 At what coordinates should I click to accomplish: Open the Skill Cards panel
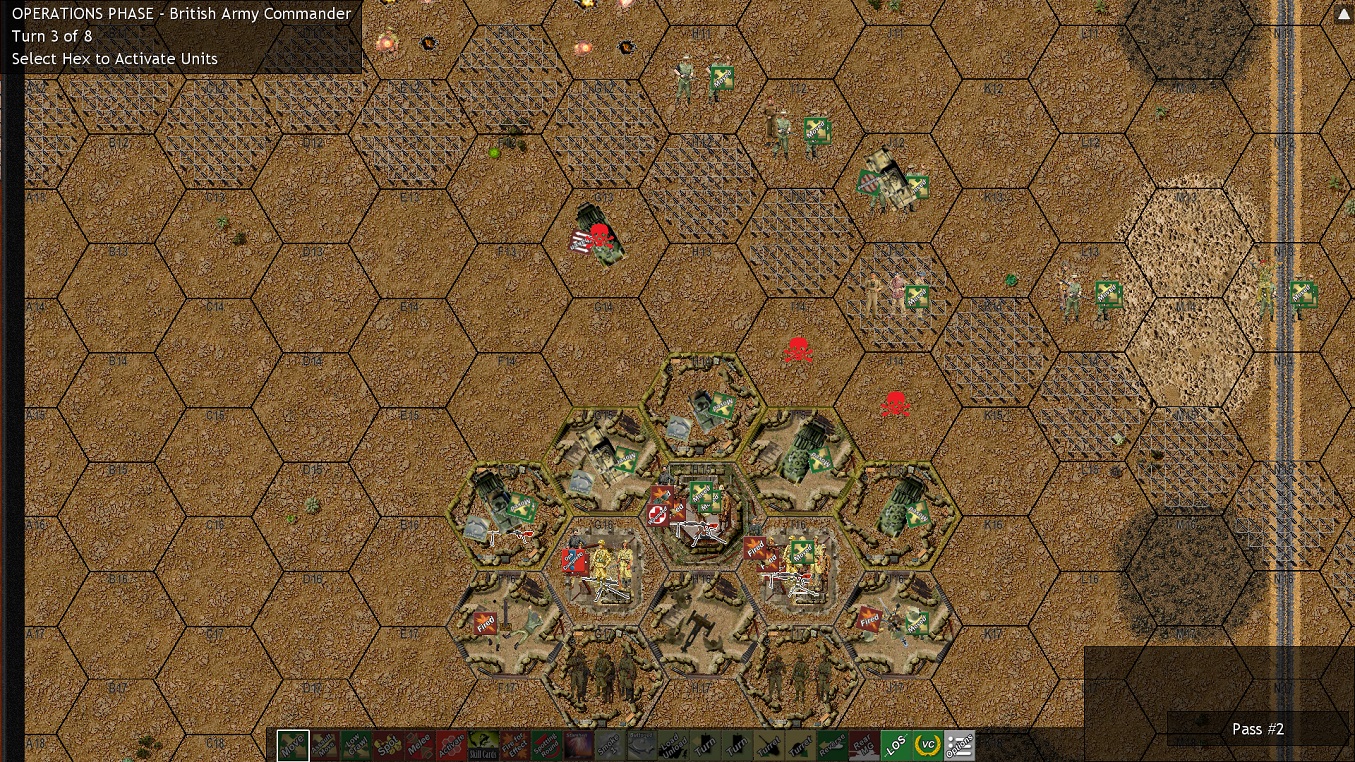[x=483, y=744]
